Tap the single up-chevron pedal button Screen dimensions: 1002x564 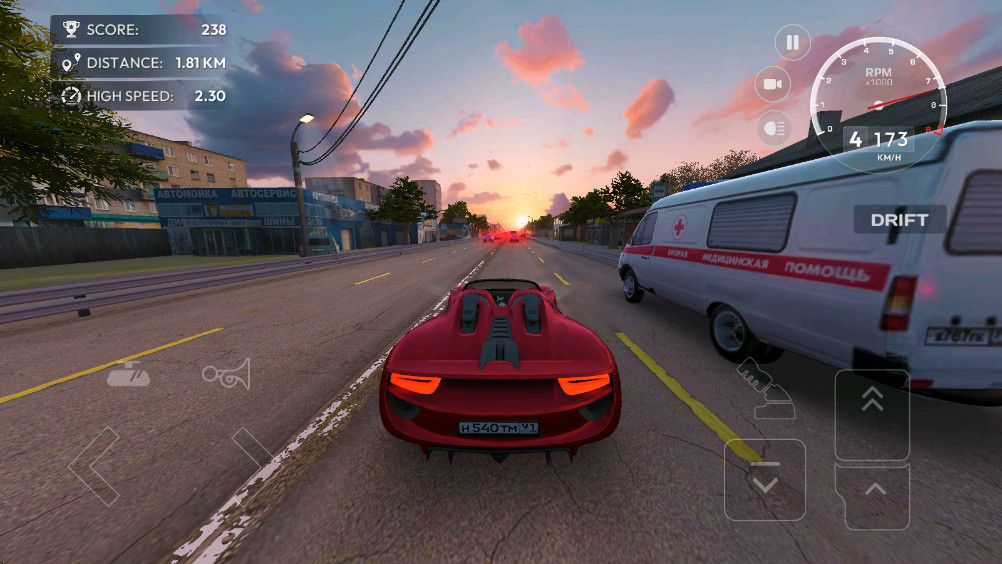[x=872, y=494]
